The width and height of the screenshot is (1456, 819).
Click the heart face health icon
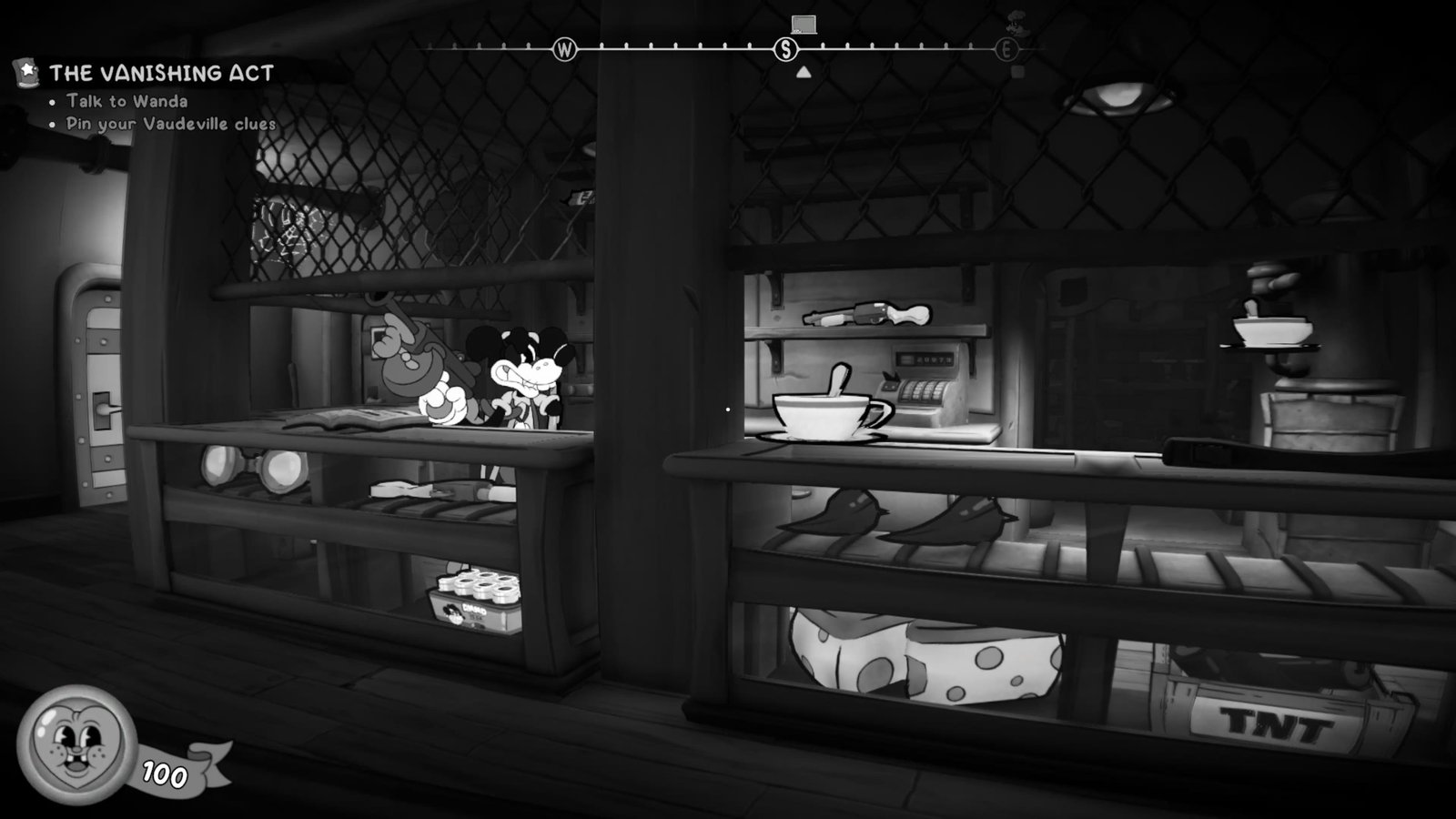(76, 741)
